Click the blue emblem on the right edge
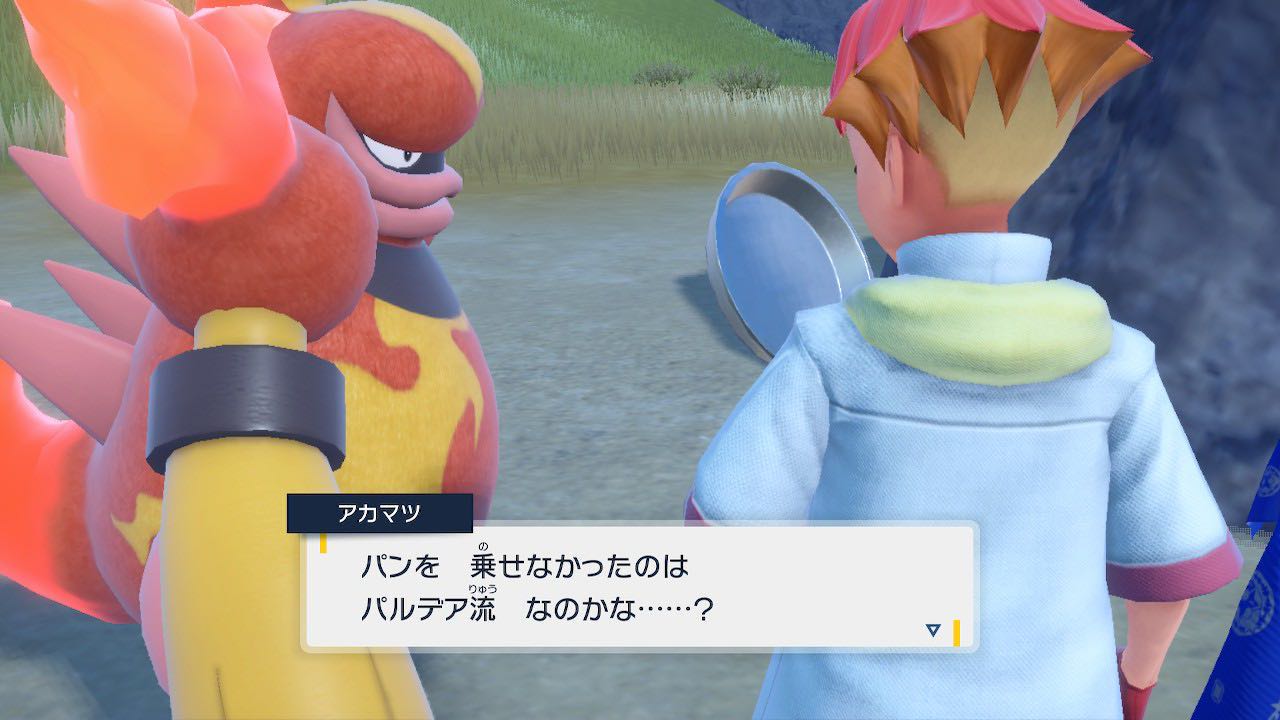The height and width of the screenshot is (720, 1280). (x=1255, y=600)
